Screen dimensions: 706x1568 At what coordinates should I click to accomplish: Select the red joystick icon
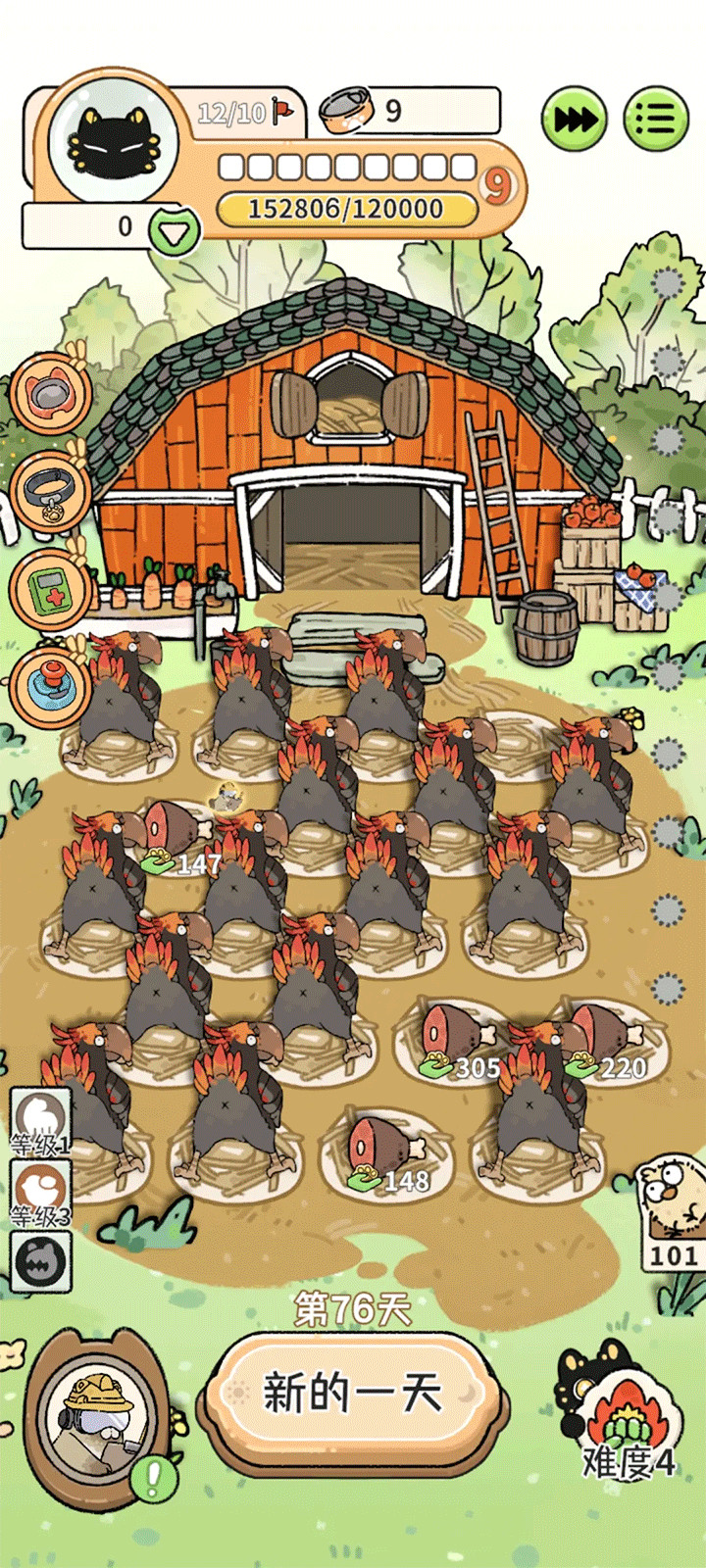point(49,687)
